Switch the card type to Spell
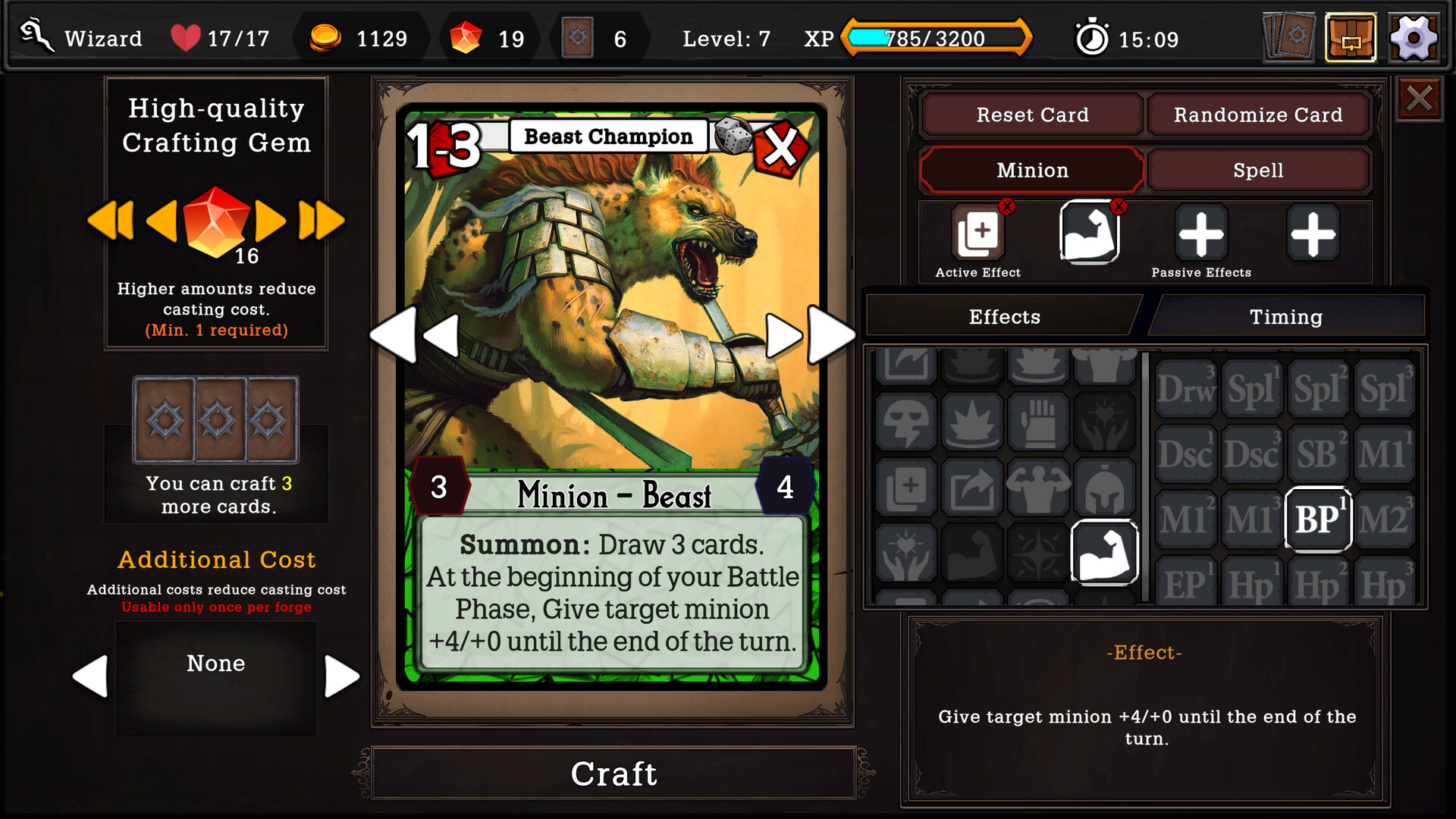 pyautogui.click(x=1258, y=170)
